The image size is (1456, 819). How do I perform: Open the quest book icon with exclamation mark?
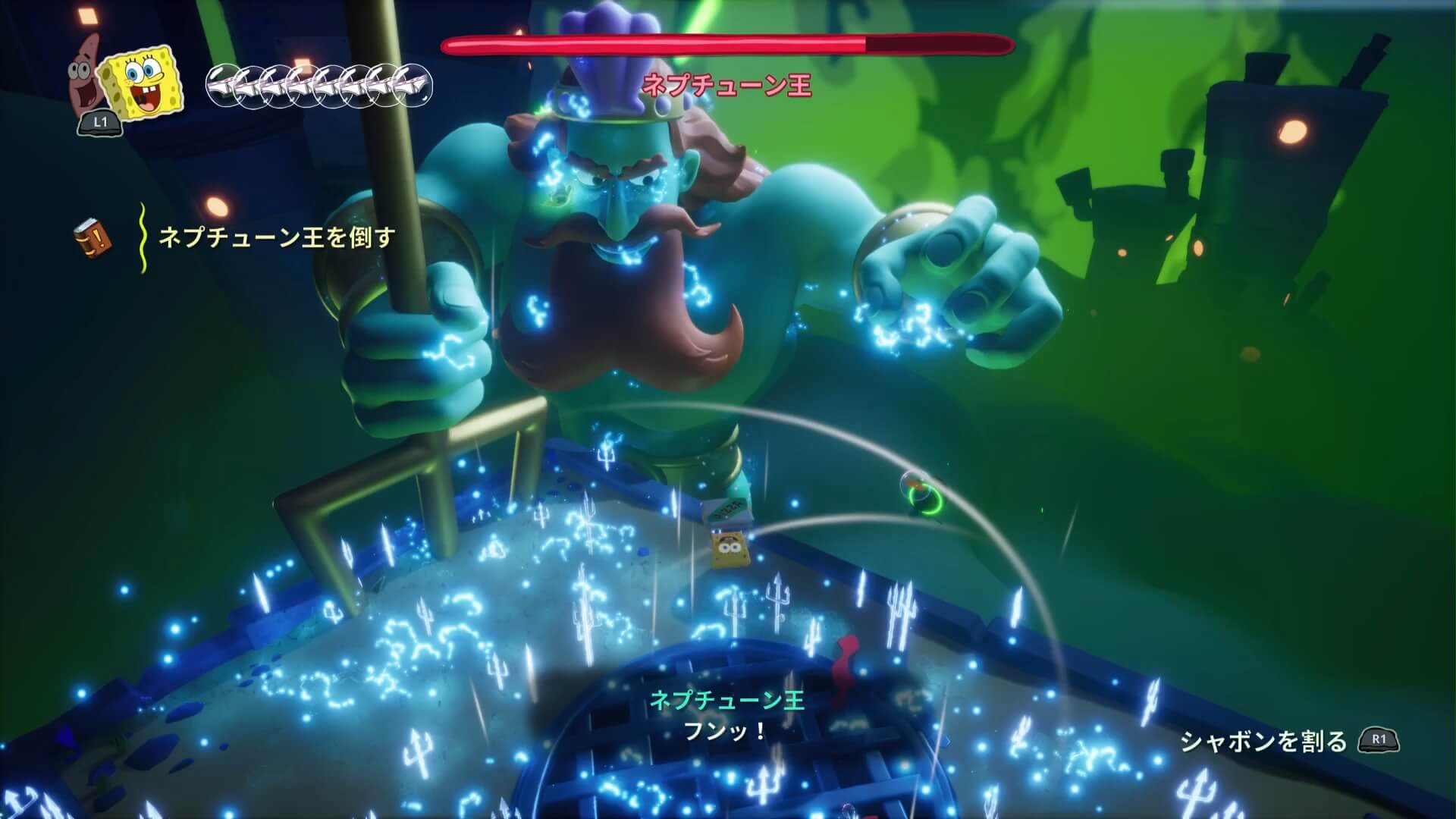(x=93, y=237)
